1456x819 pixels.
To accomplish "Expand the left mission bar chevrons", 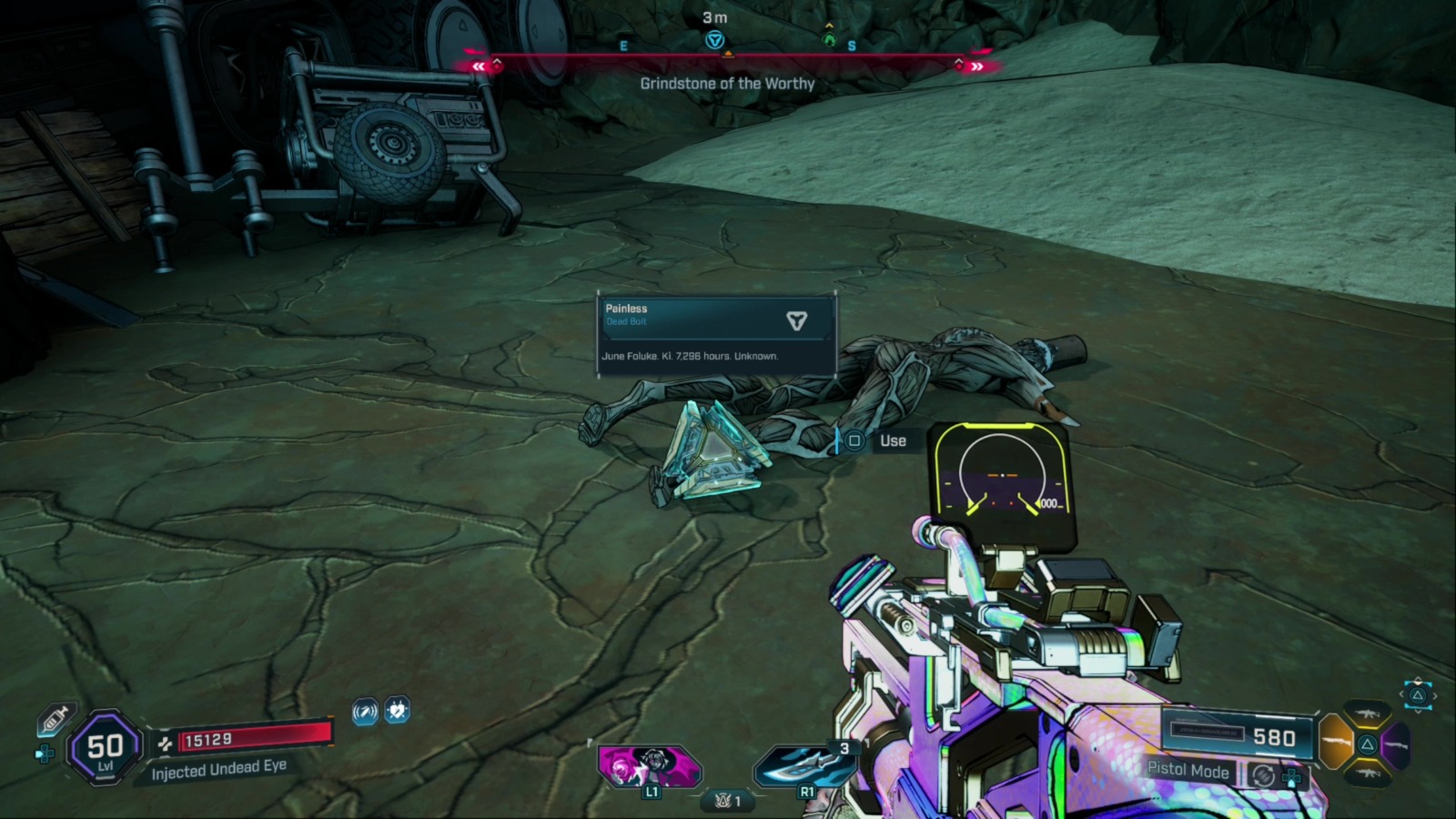I will click(480, 65).
